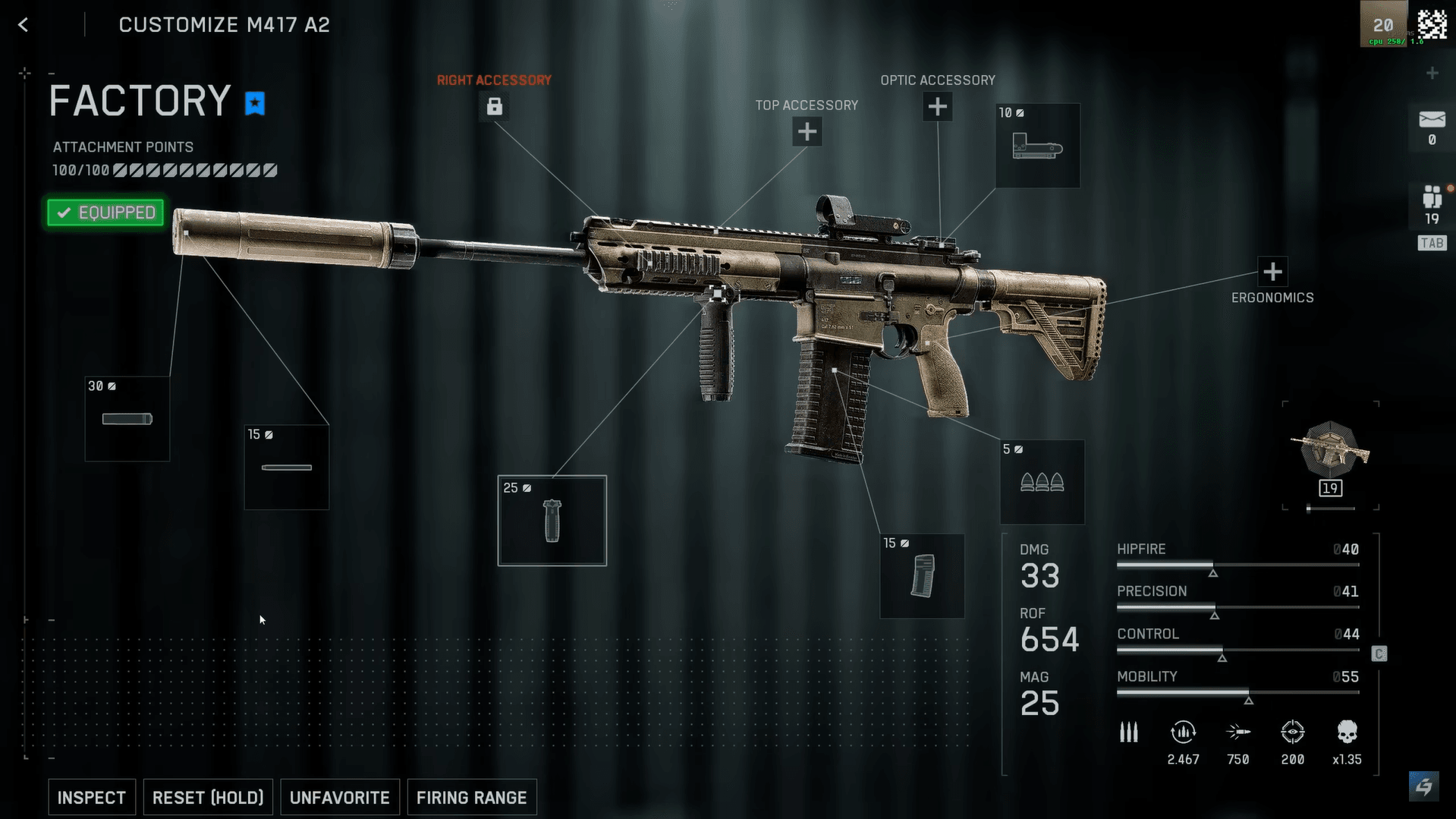Add an Ergonomics attachment
Viewport: 1456px width, 819px height.
click(1272, 272)
